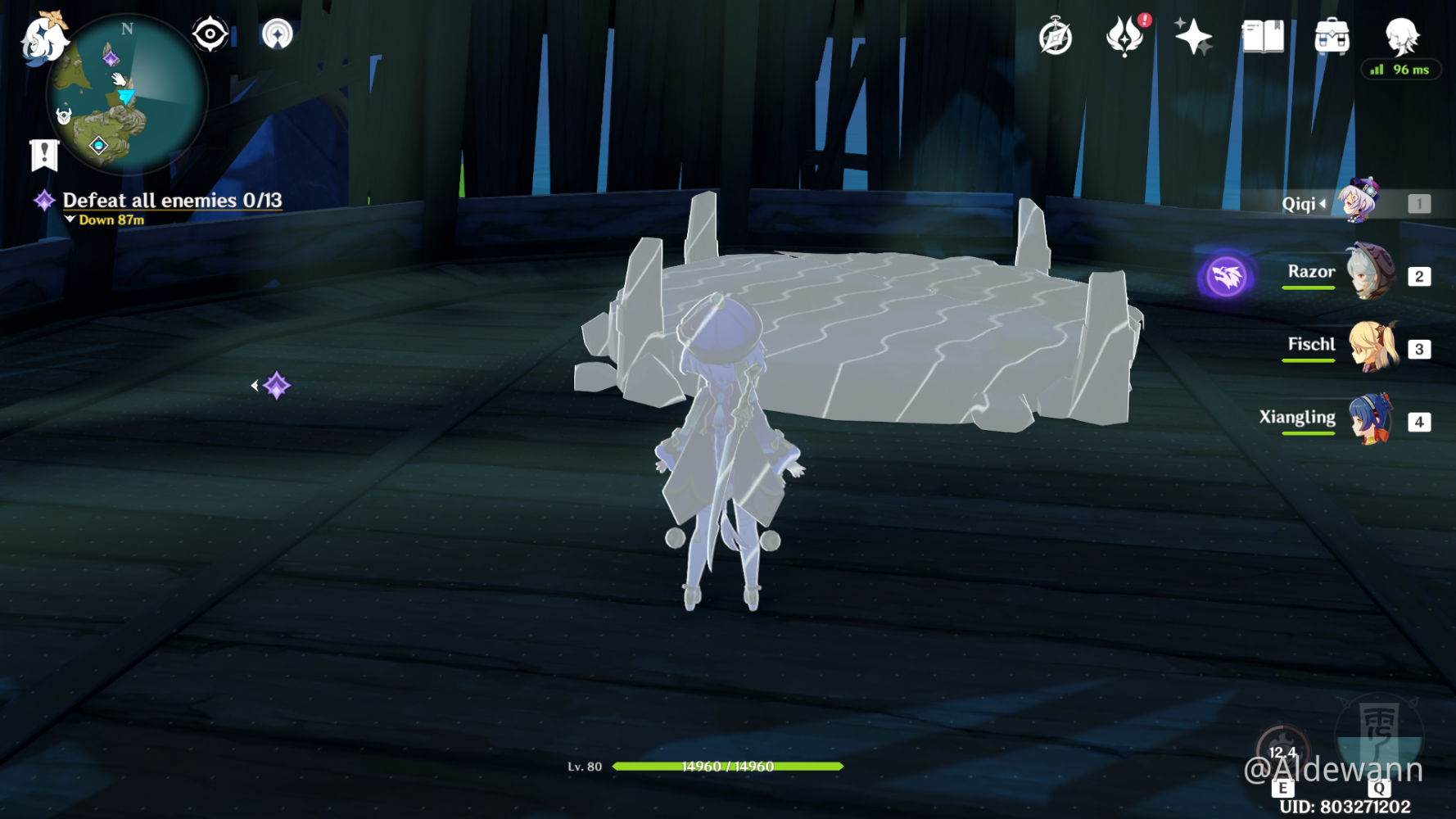Open the character profile head icon
The height and width of the screenshot is (819, 1456).
click(1401, 35)
